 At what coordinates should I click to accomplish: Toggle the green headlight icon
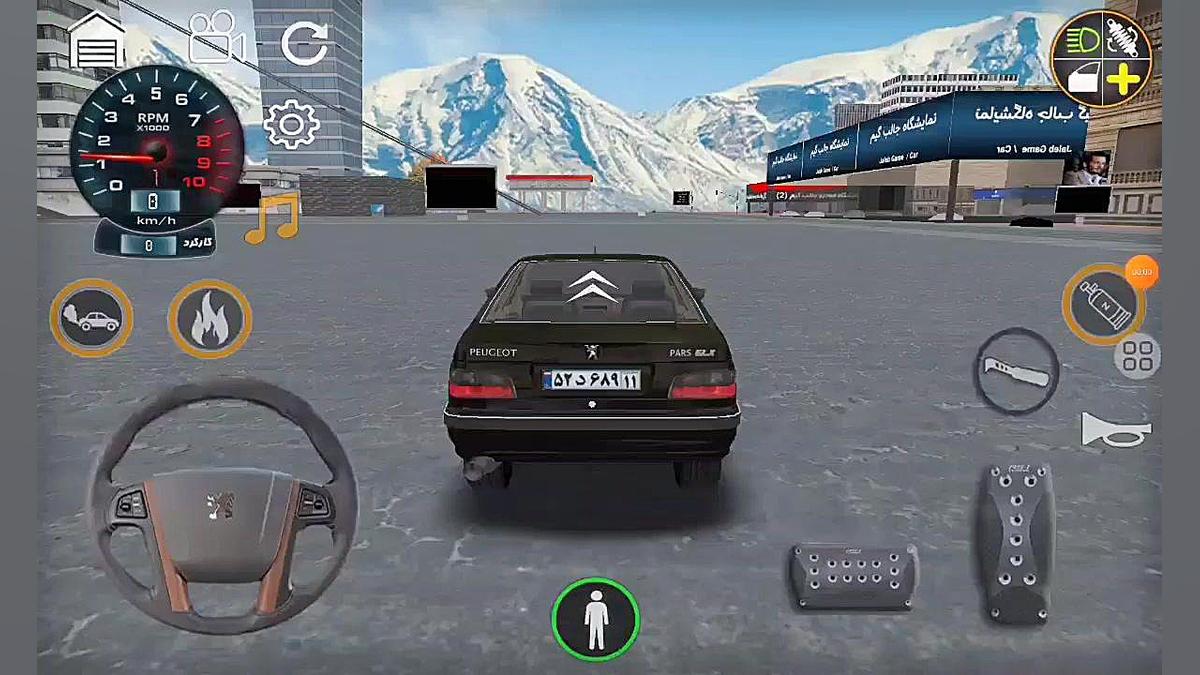(x=1080, y=39)
